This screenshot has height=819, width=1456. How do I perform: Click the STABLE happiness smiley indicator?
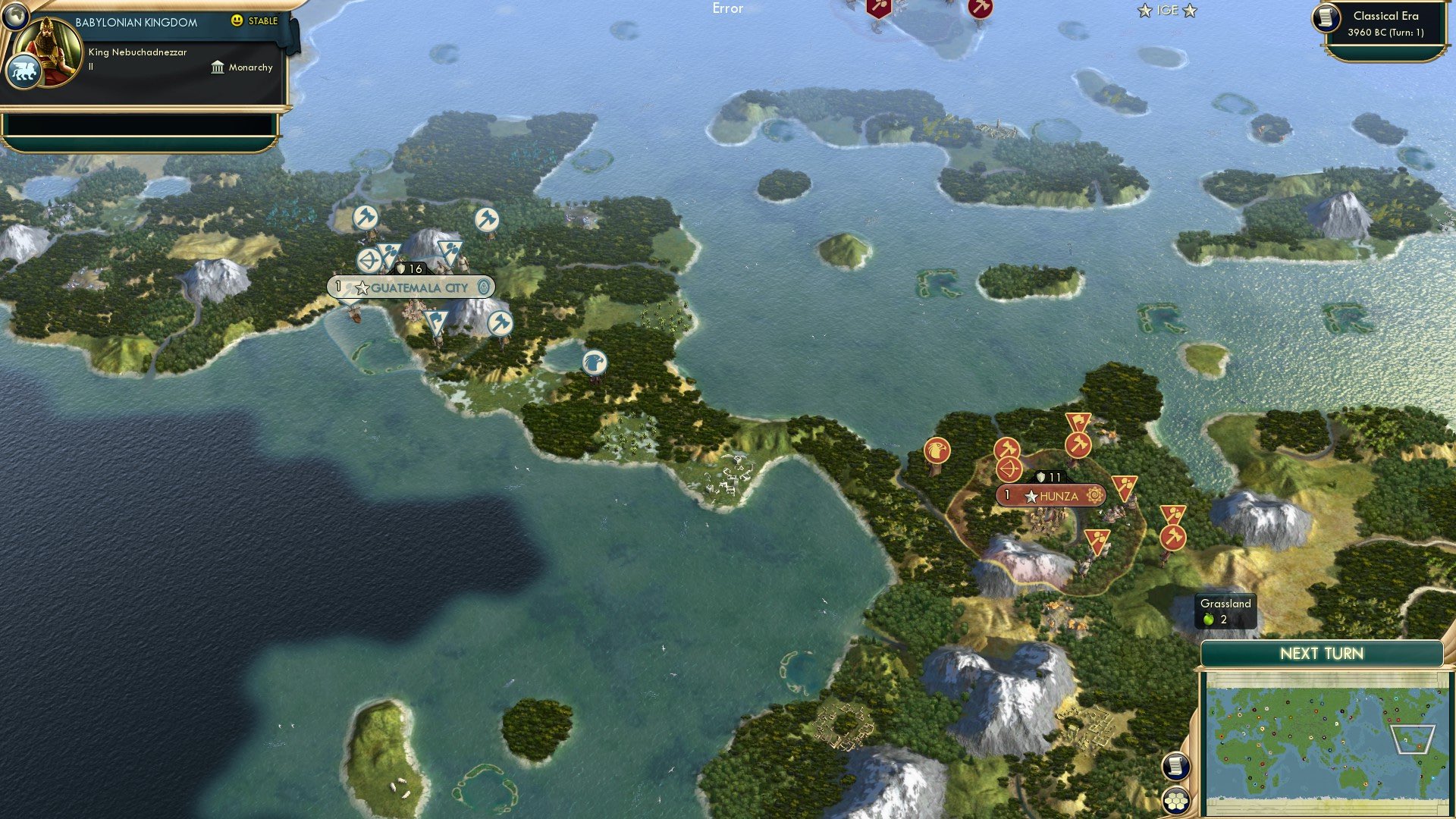(239, 21)
